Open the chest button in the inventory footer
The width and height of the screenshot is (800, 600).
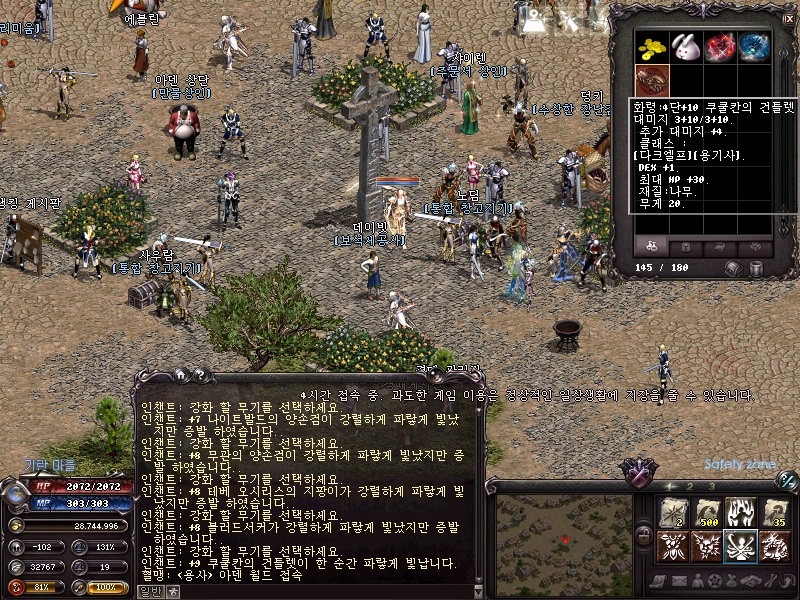pyautogui.click(x=734, y=268)
